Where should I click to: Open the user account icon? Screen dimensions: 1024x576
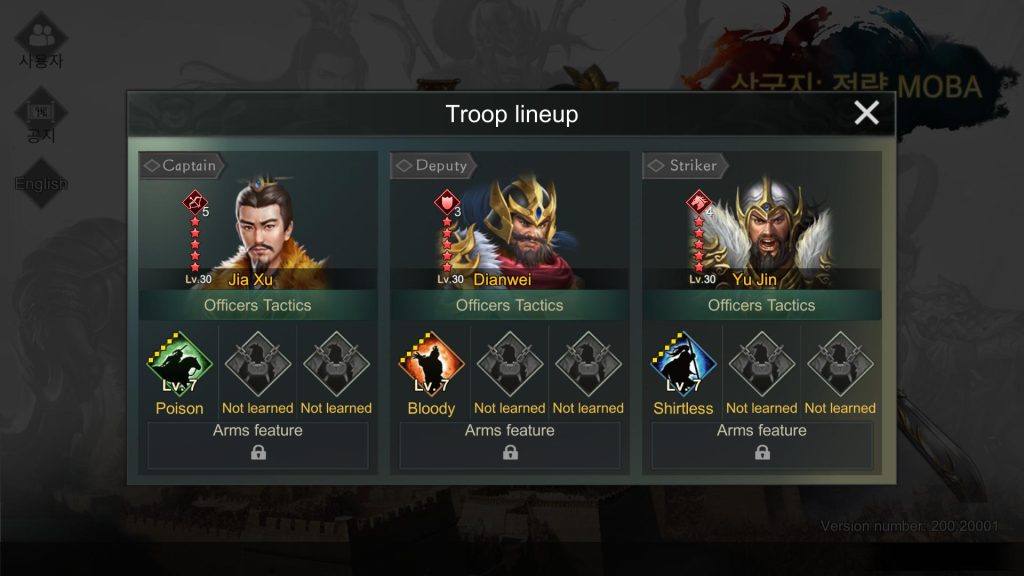(x=41, y=40)
